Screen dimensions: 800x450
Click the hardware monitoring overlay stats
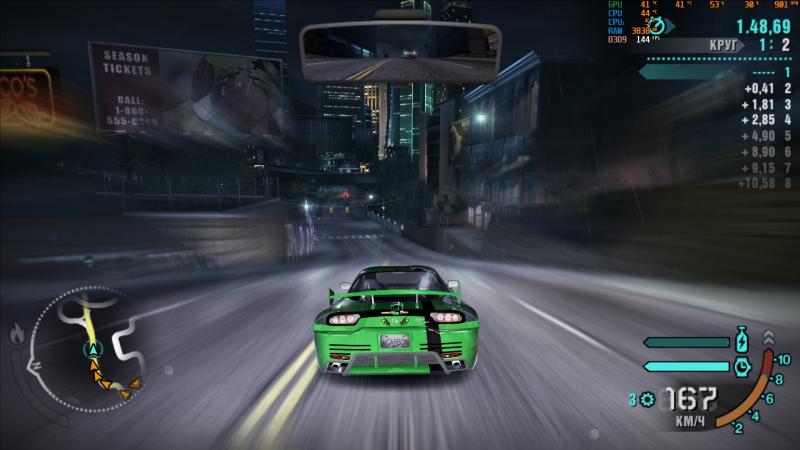[x=698, y=22]
